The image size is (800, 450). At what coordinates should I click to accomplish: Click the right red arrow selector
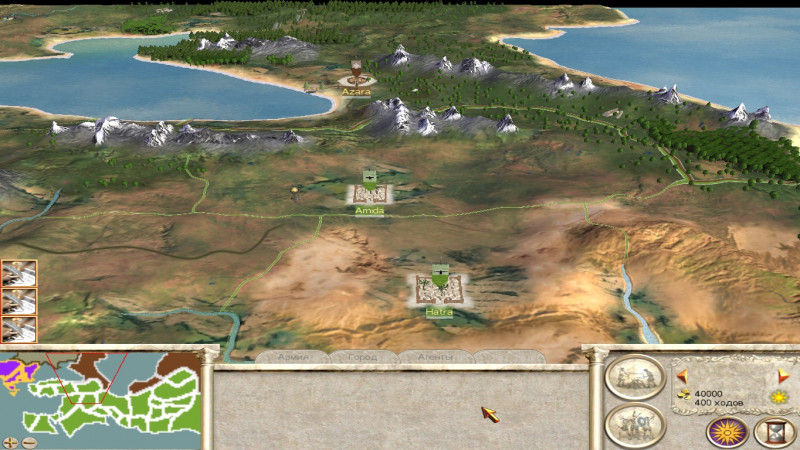point(783,376)
